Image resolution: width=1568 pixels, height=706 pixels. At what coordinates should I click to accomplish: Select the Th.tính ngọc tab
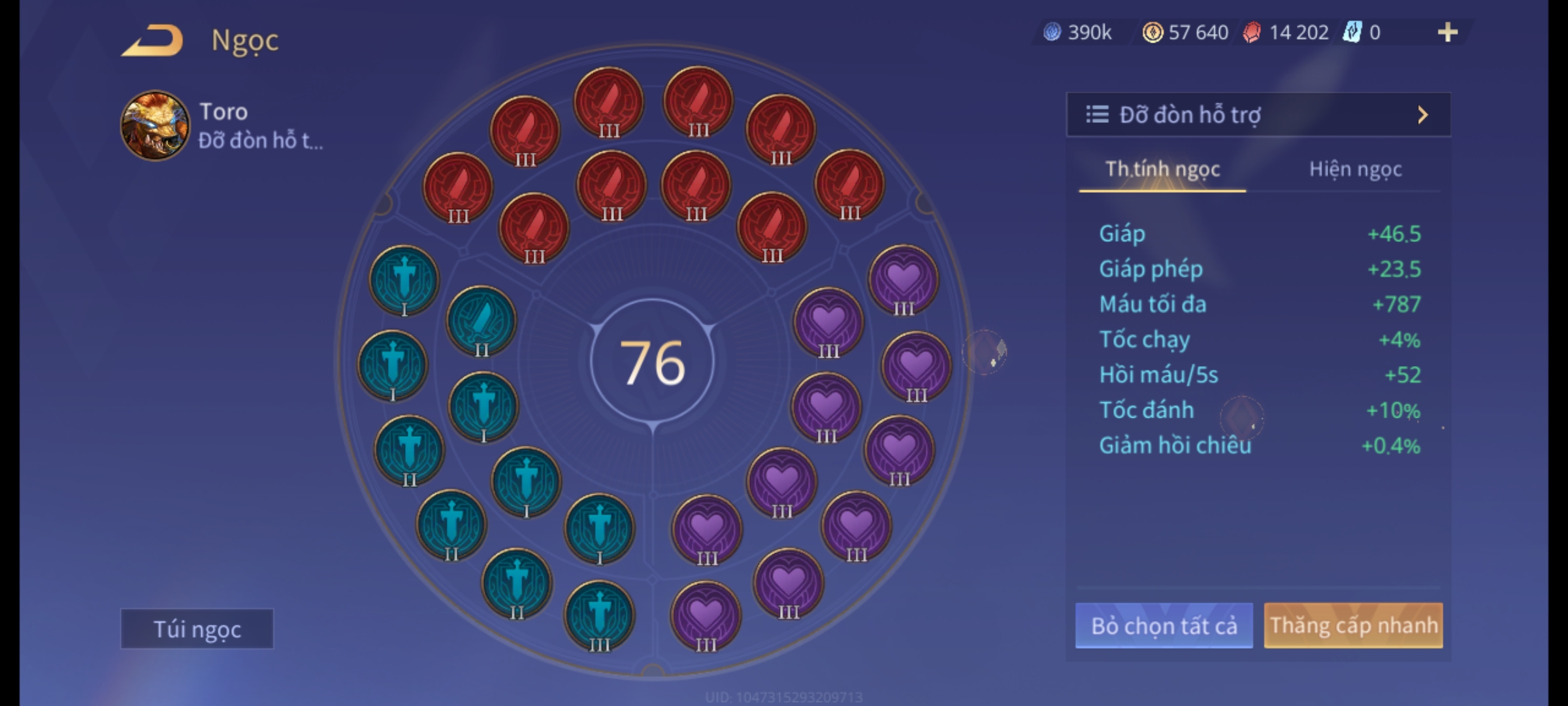1162,169
